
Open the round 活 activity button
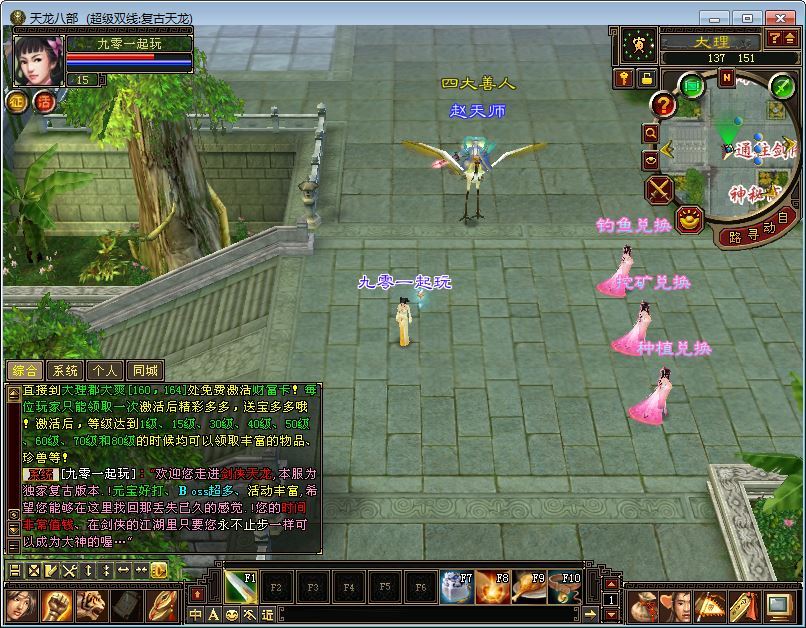(44, 101)
